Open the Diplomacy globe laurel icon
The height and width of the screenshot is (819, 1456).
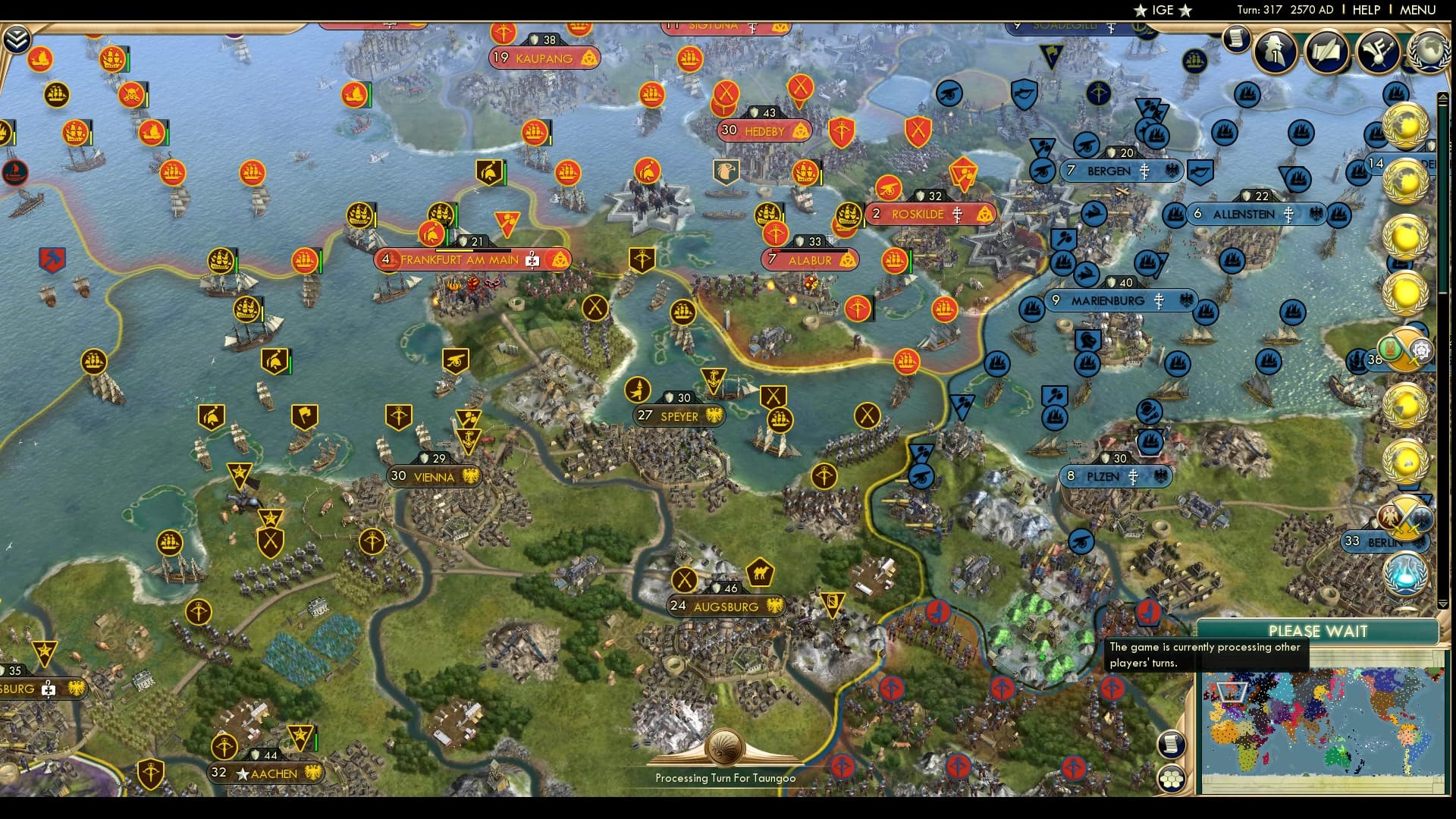click(x=1429, y=52)
